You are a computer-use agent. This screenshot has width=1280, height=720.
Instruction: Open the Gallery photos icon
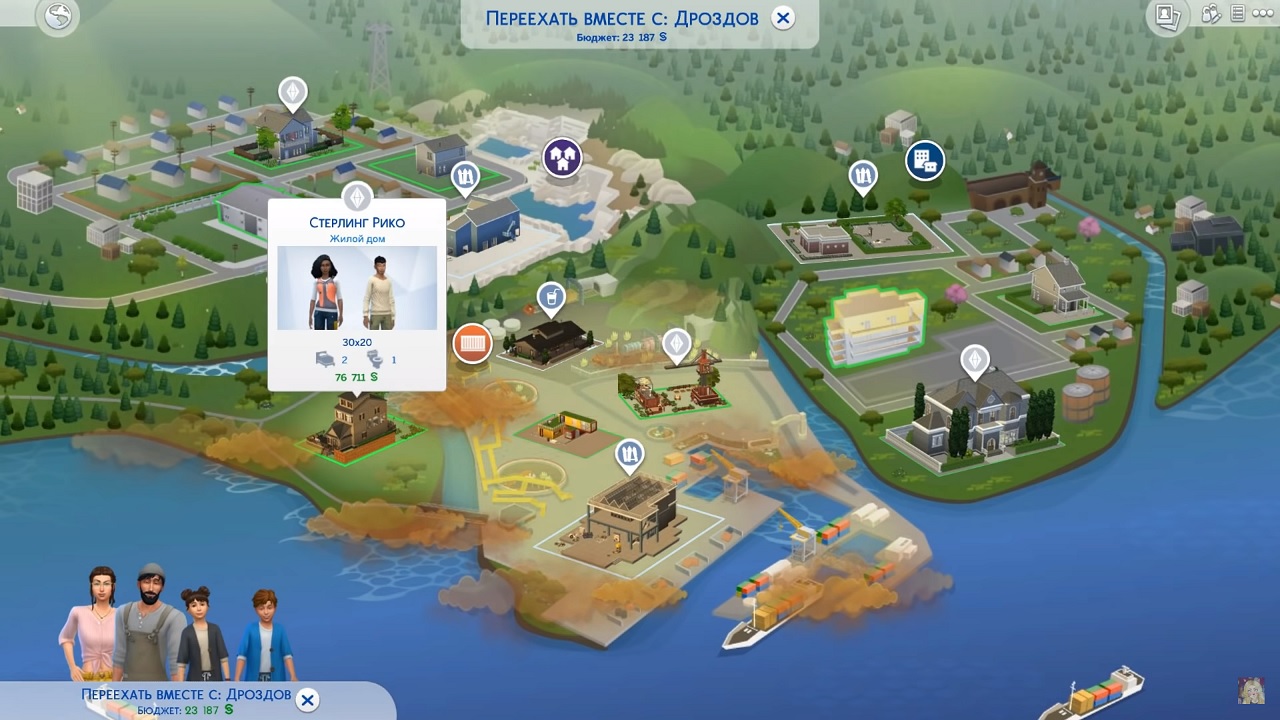(1167, 15)
